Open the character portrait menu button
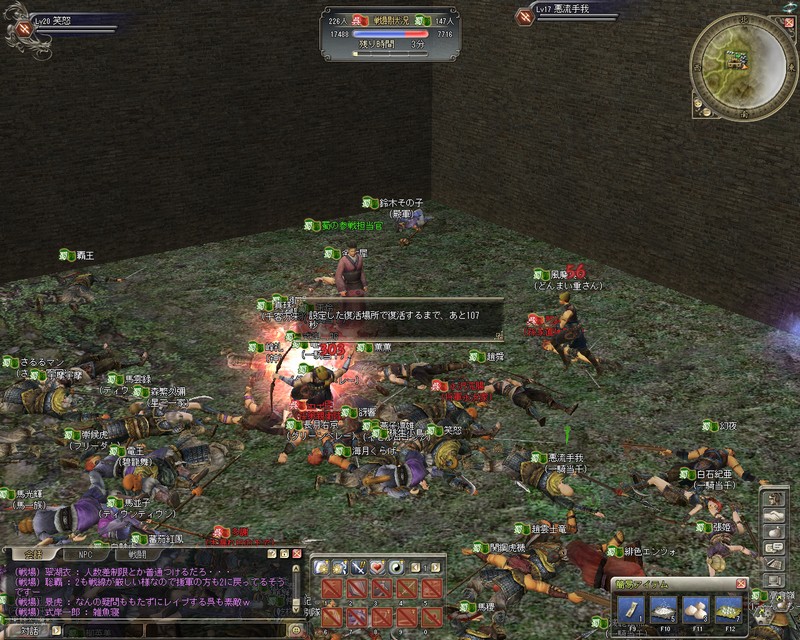 [x=774, y=497]
